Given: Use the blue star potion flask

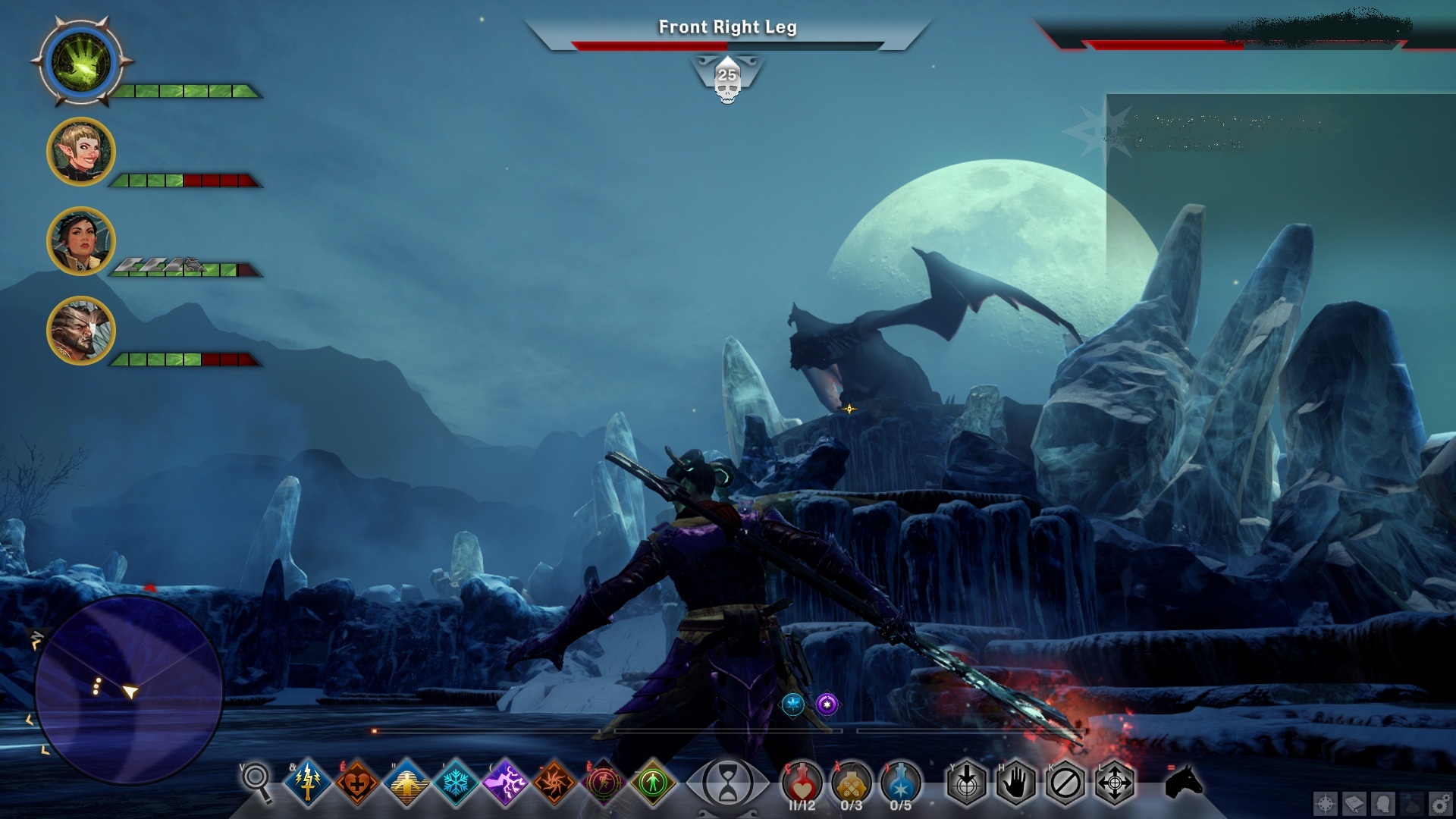Looking at the screenshot, I should 901,782.
